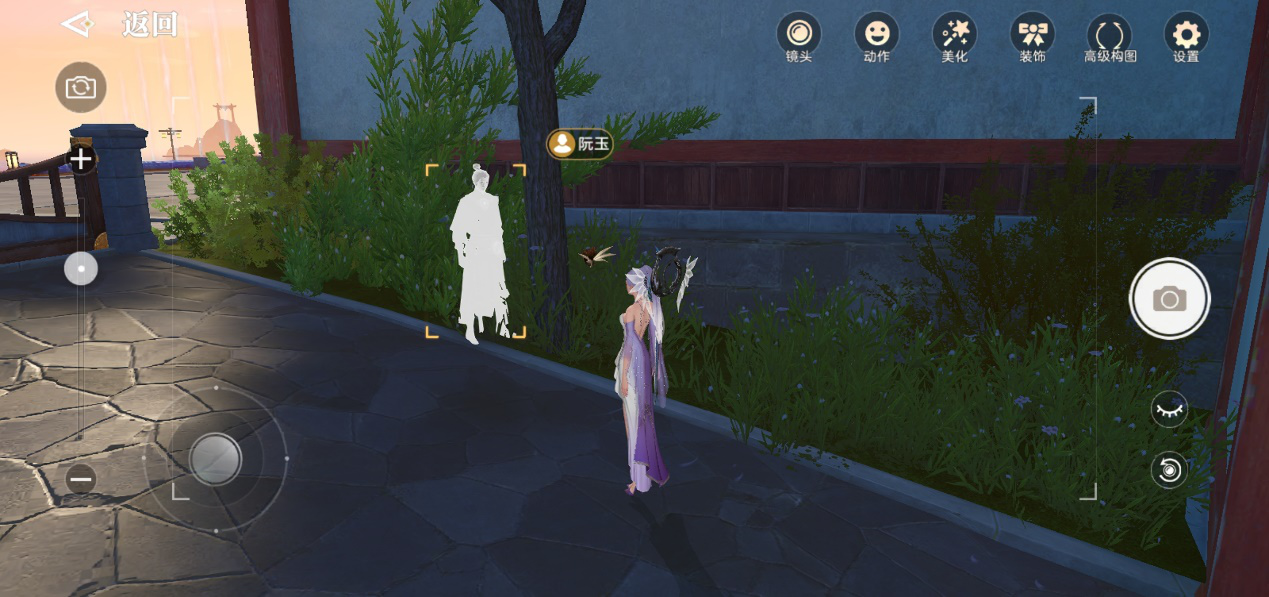
Task: Open the 设置 settings gear
Action: tap(1186, 36)
